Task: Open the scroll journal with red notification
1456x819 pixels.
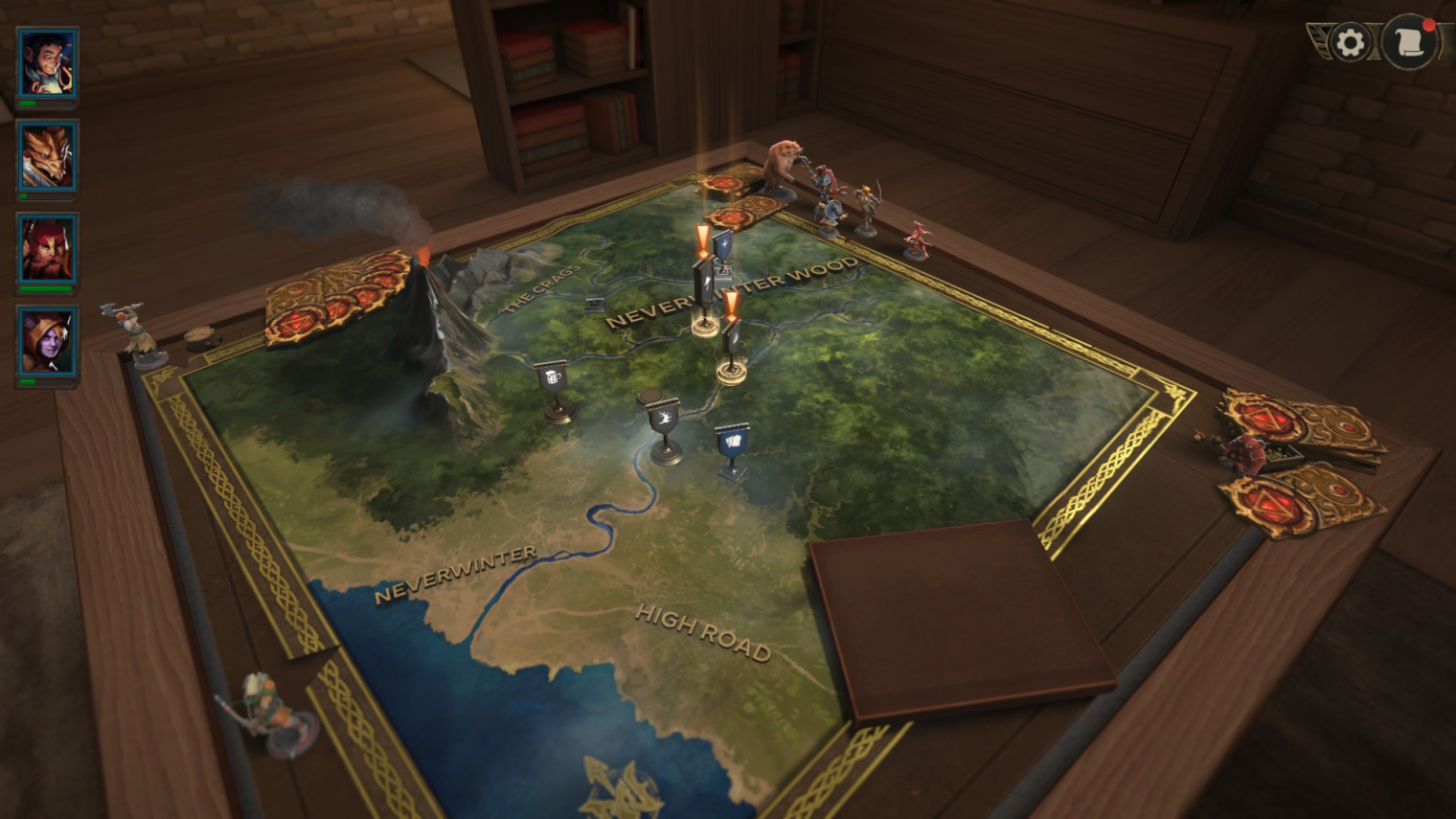Action: [1409, 43]
